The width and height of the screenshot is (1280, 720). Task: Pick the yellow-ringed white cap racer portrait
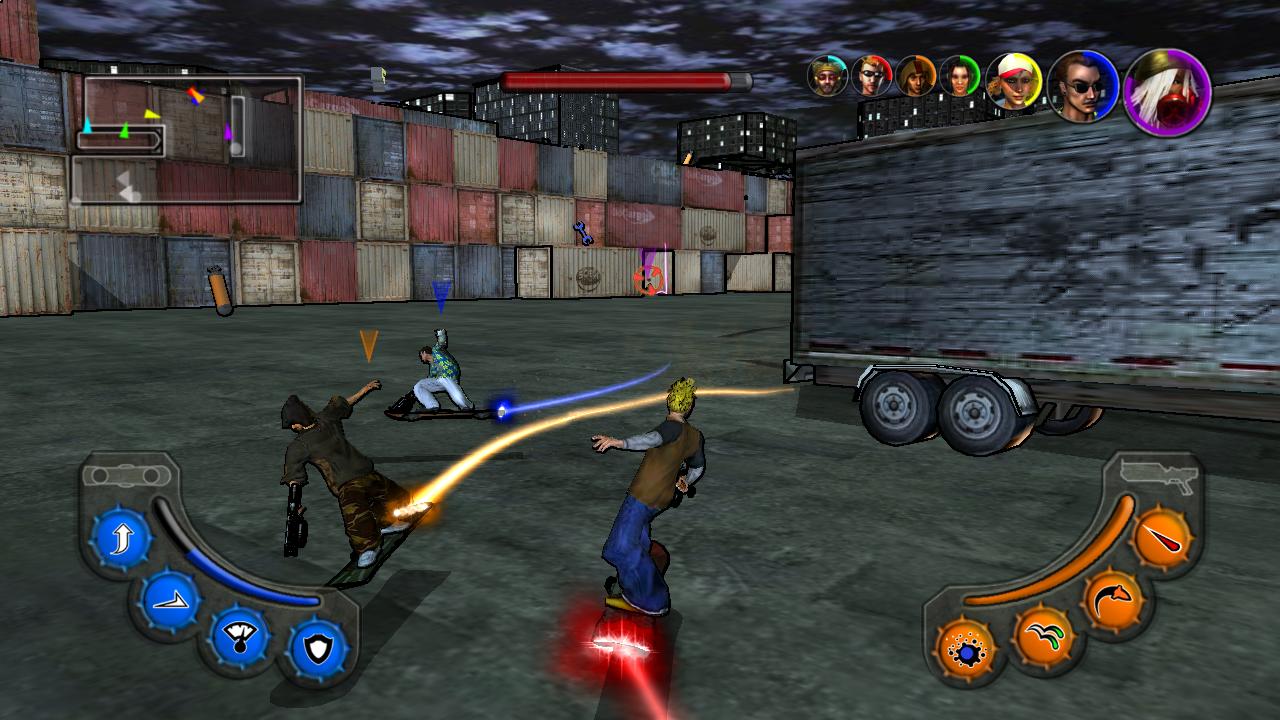pos(1014,82)
